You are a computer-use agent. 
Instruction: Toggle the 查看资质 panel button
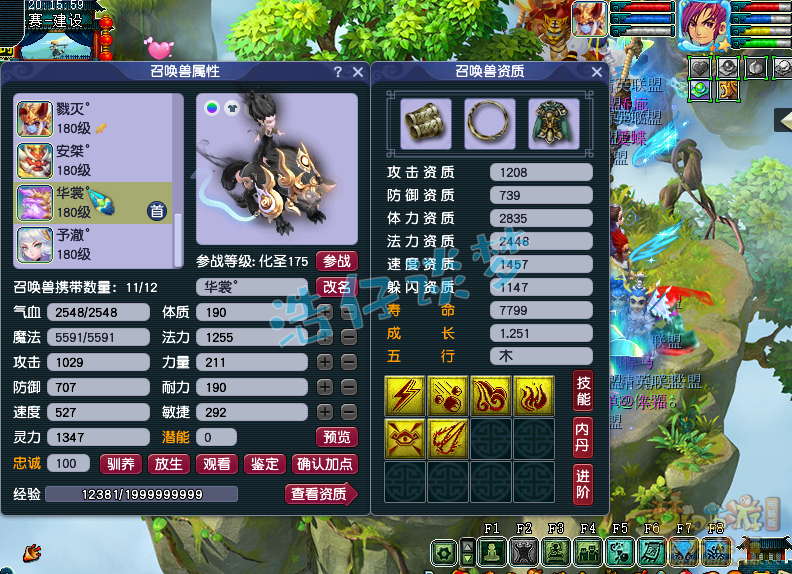tap(321, 493)
